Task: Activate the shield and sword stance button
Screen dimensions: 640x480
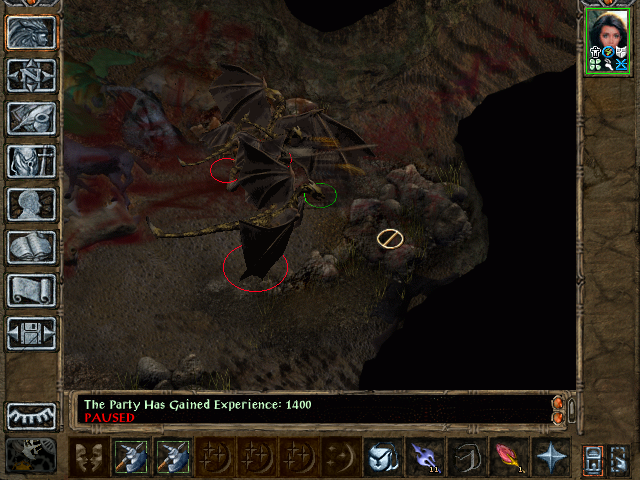Action: coord(382,457)
